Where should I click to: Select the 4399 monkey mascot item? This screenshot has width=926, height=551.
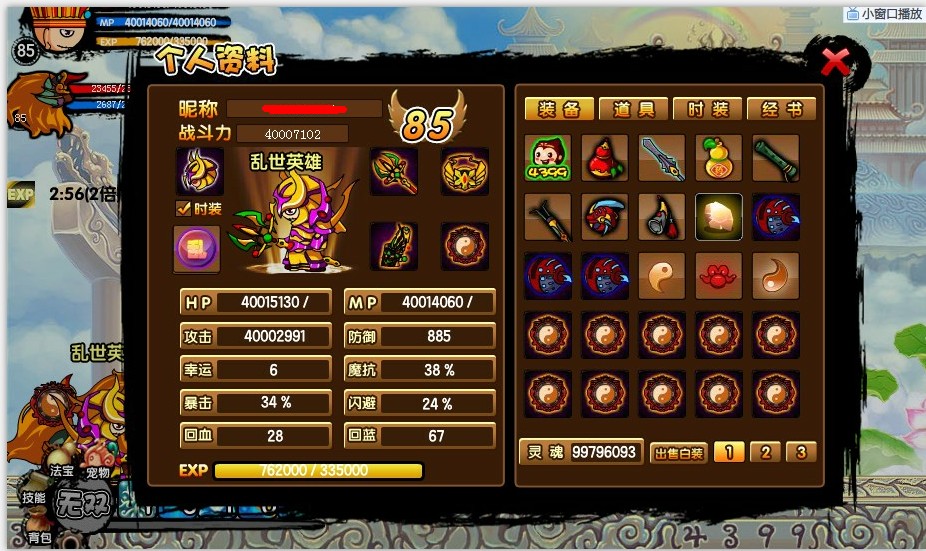click(549, 158)
